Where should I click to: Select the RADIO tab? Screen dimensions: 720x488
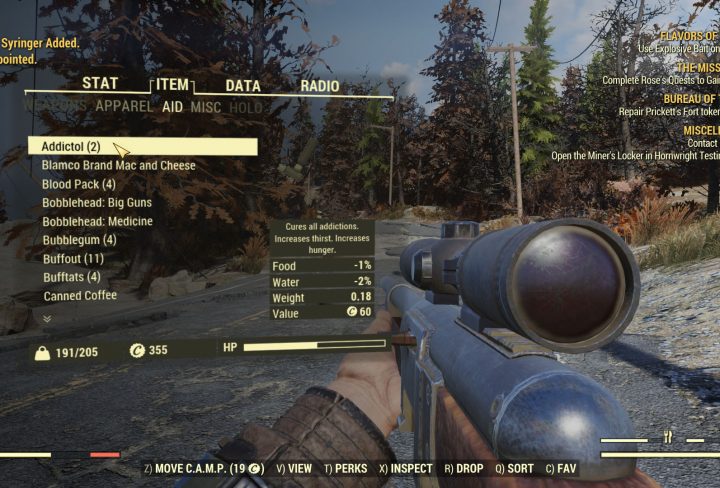[x=320, y=86]
